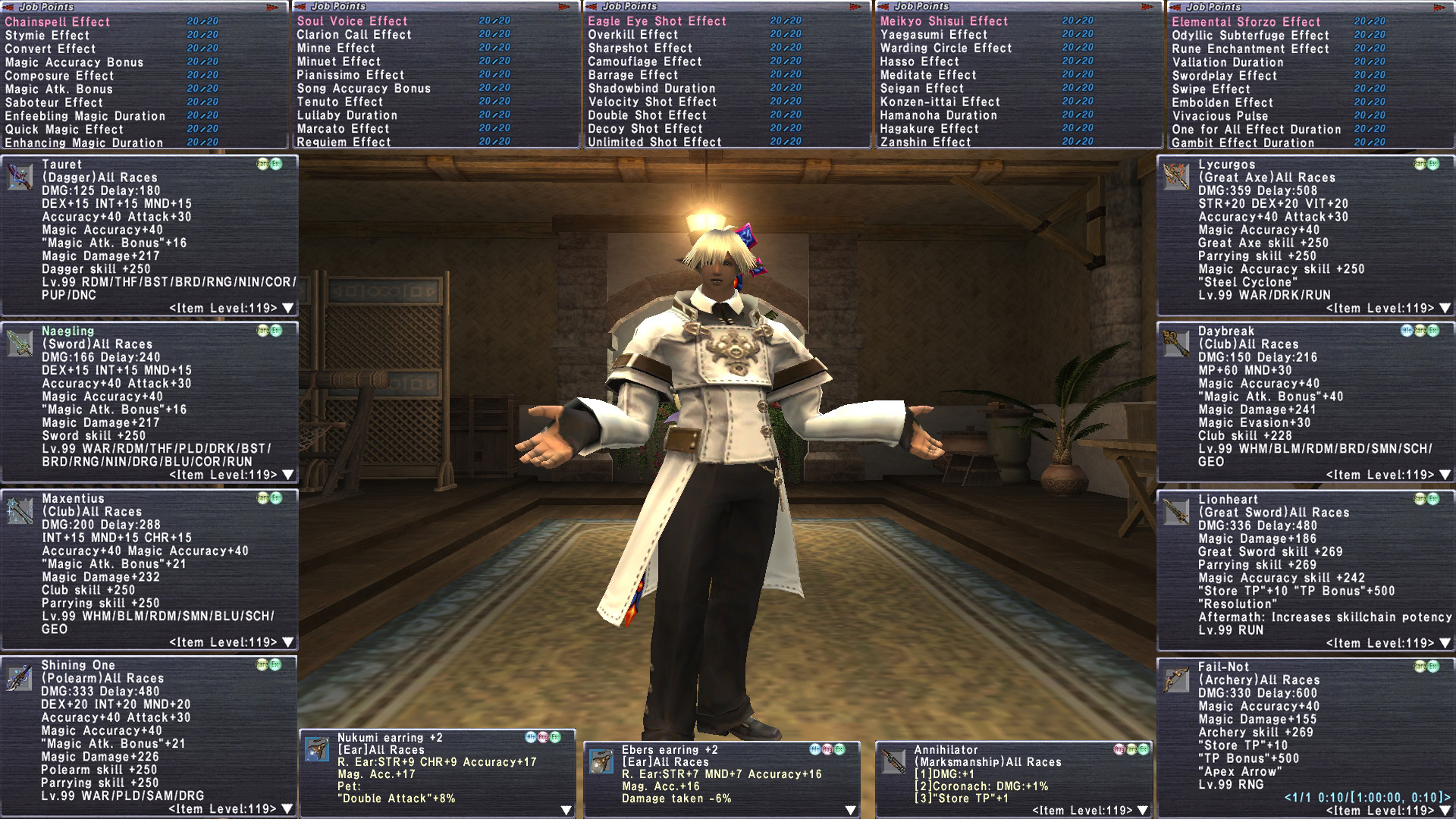This screenshot has width=1456, height=819.
Task: Select the Requiem Effect job point
Action: tap(344, 142)
